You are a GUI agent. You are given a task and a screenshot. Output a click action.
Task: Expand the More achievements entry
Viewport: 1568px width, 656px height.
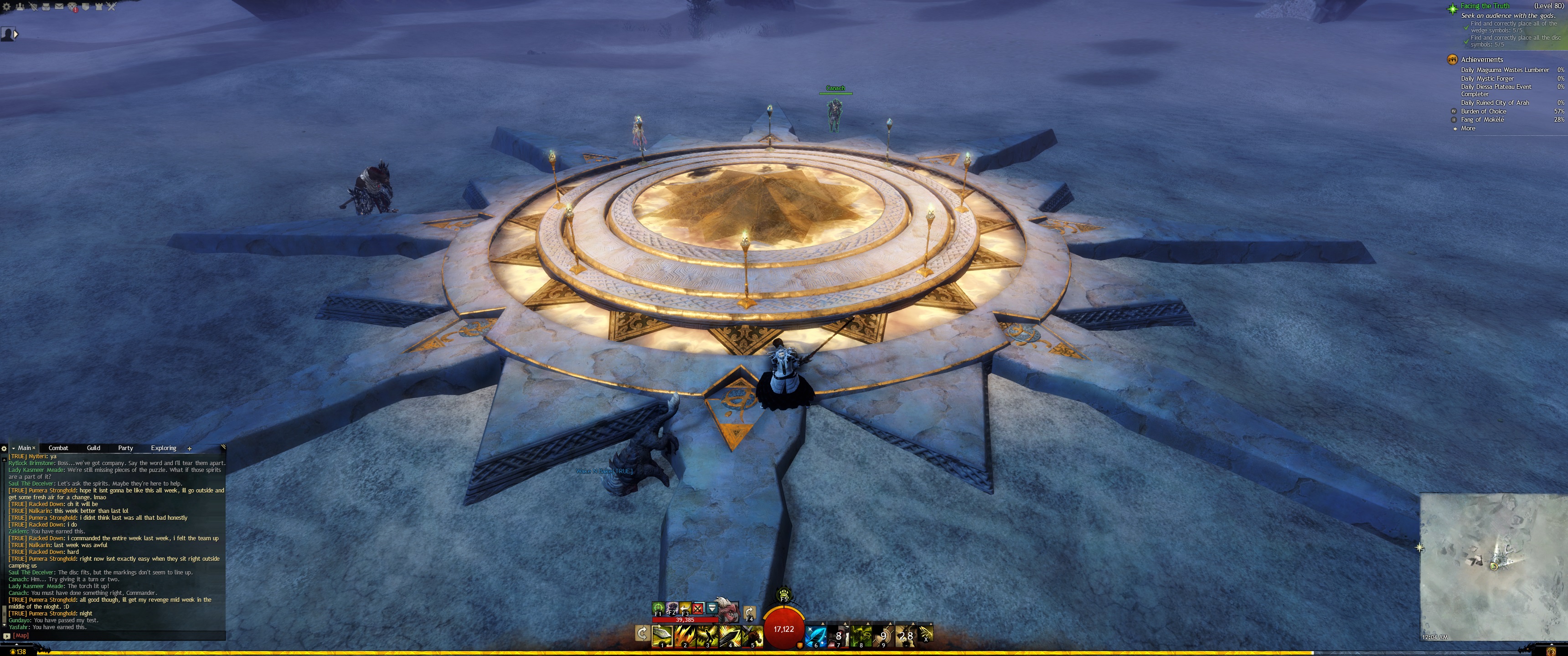[1468, 128]
